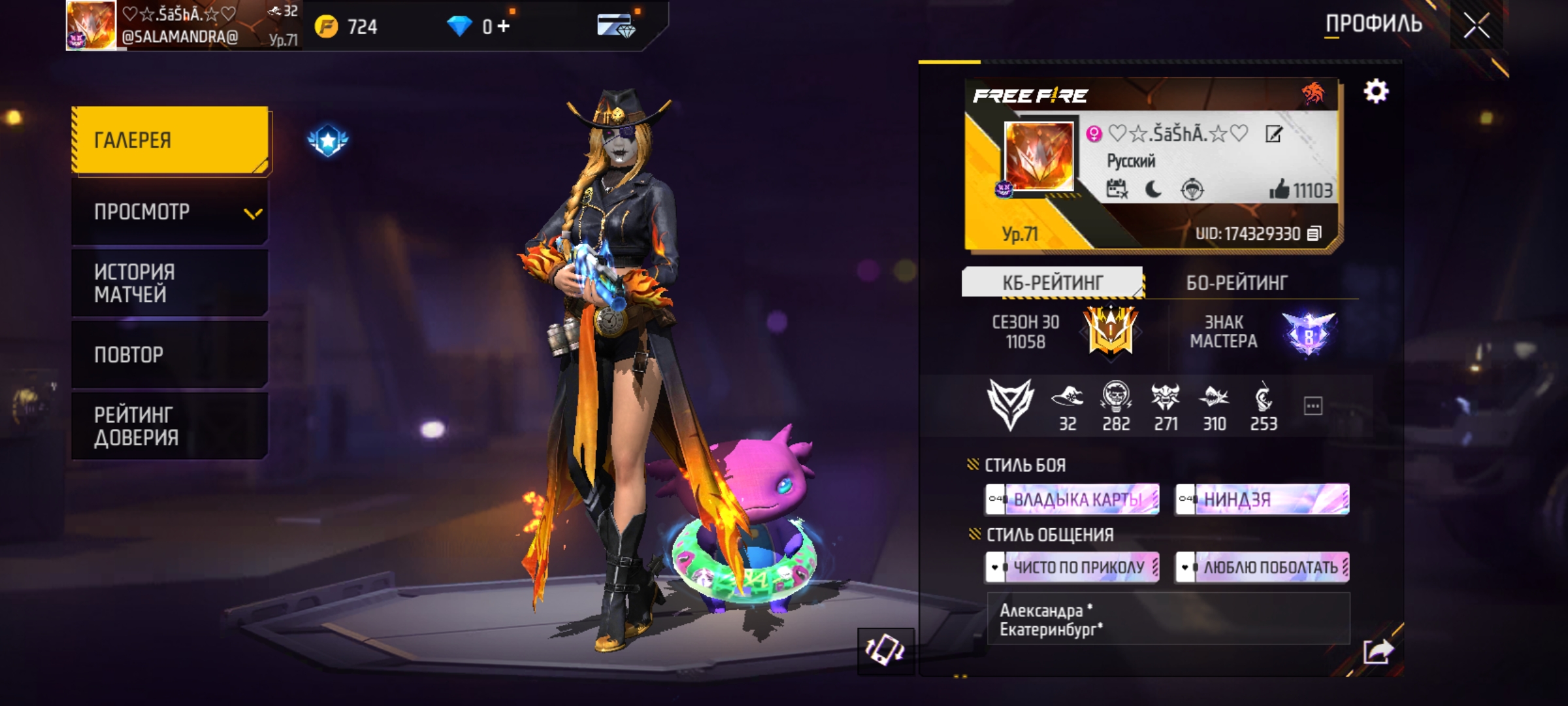Add diamonds with the plus button
This screenshot has width=1568, height=706.
click(x=503, y=26)
